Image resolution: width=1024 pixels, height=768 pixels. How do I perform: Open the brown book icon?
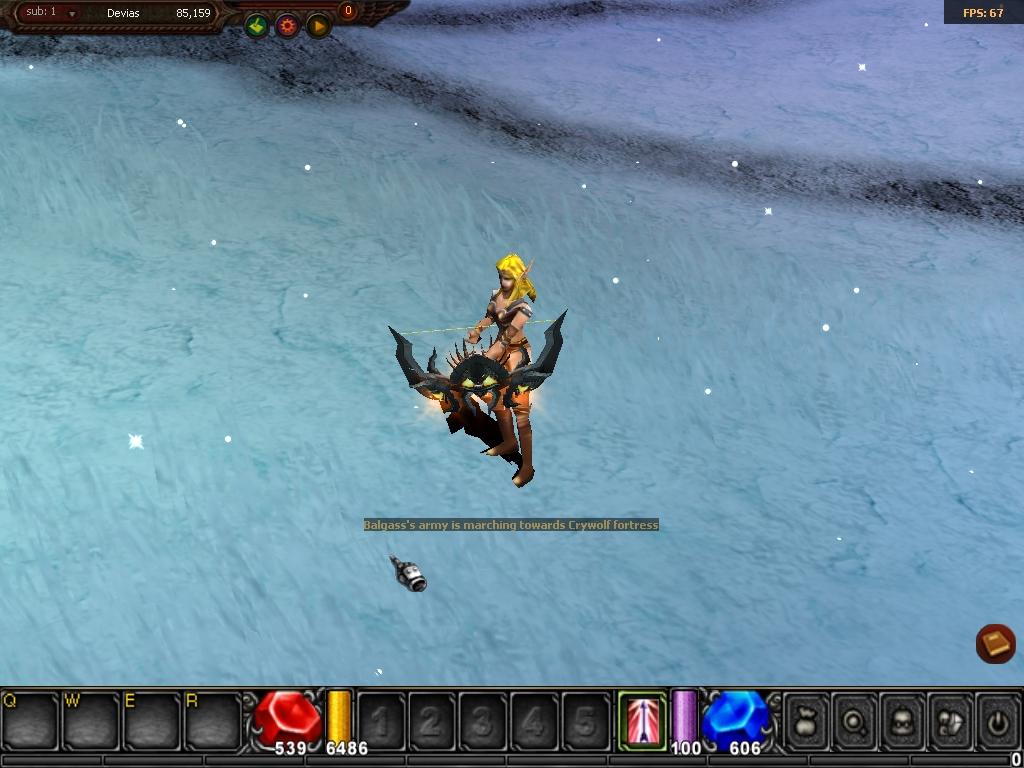click(995, 643)
